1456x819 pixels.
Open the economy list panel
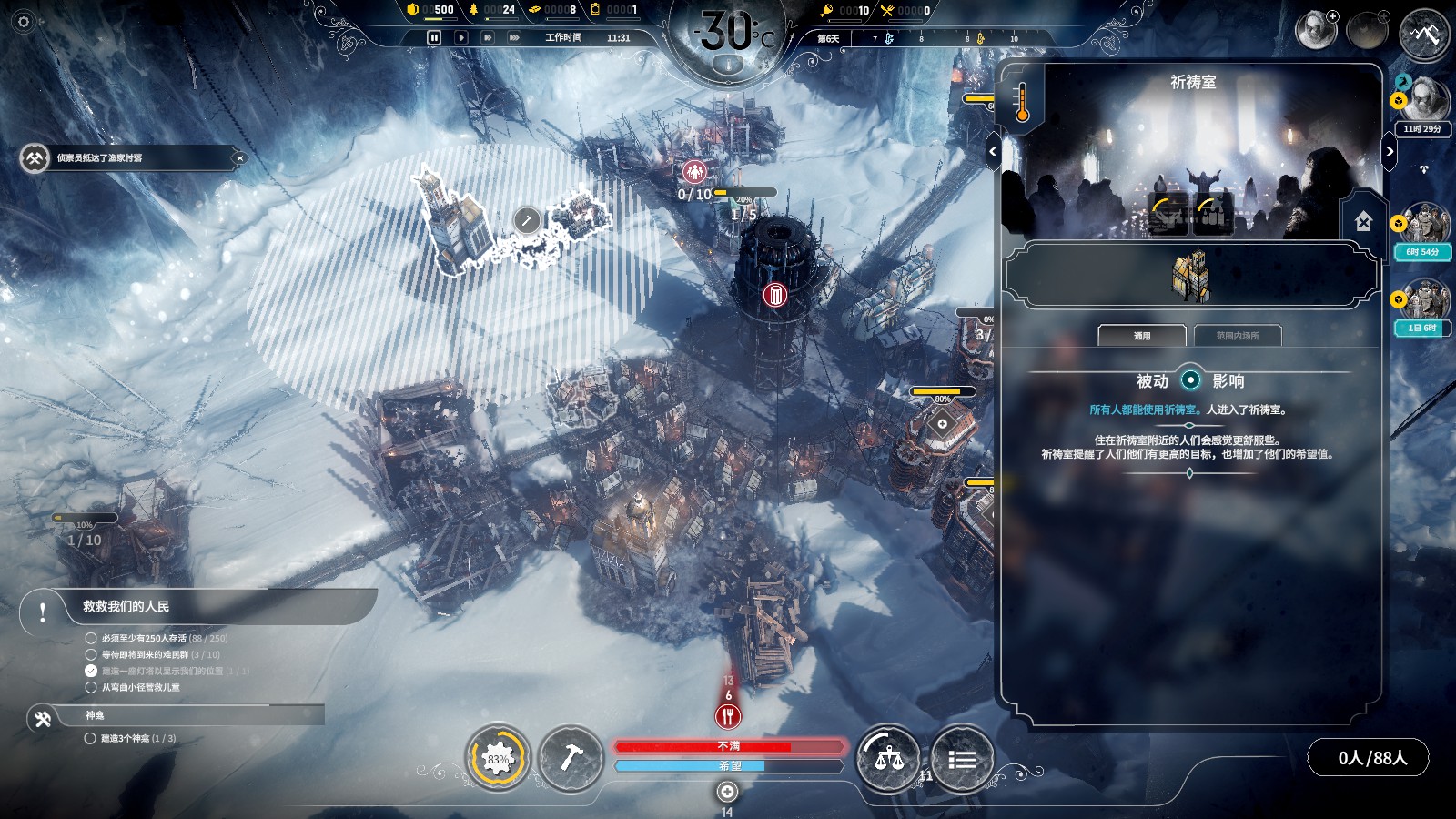tap(962, 758)
